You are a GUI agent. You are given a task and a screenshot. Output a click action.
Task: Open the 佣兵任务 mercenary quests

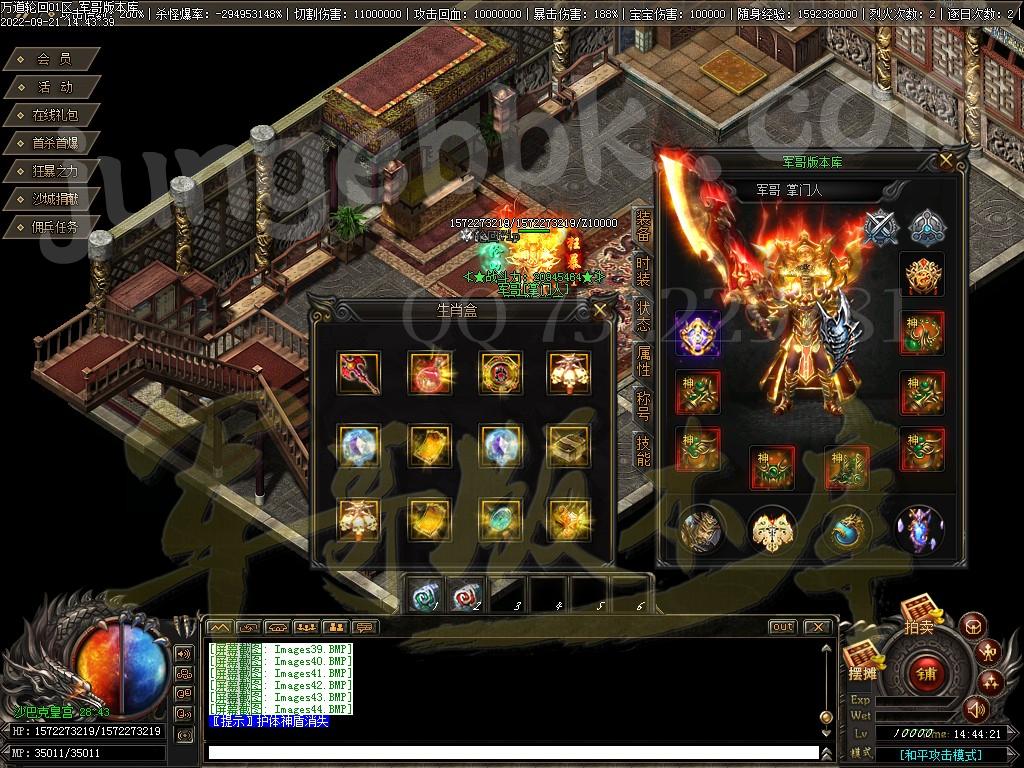point(54,227)
